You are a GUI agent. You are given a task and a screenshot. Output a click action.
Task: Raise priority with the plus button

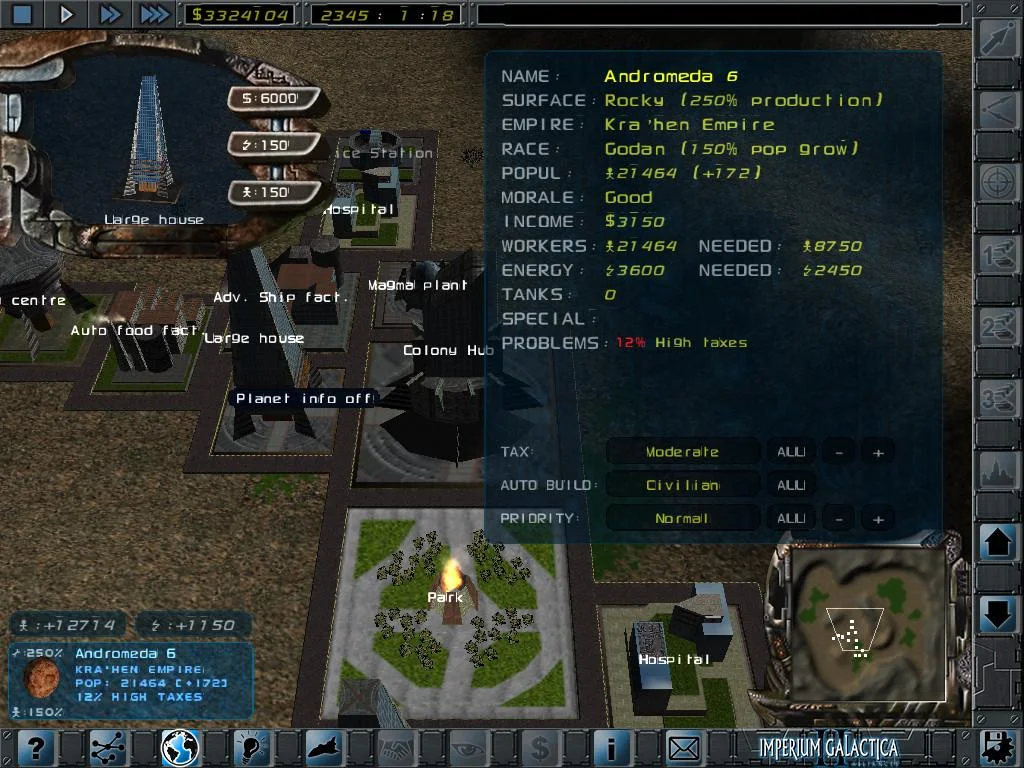[x=878, y=519]
